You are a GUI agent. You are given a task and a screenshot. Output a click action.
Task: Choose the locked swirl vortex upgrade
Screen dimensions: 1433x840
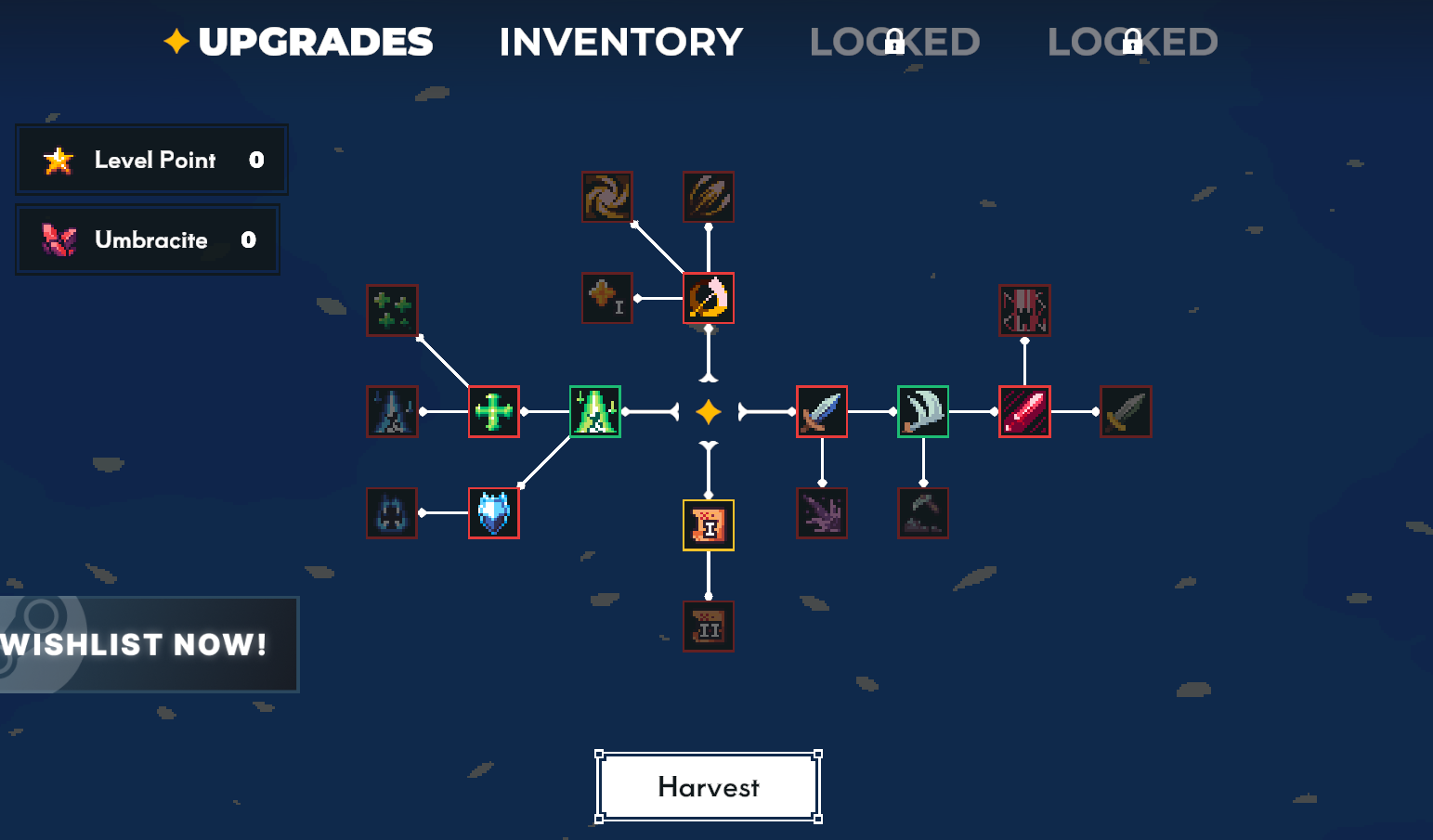(x=607, y=197)
